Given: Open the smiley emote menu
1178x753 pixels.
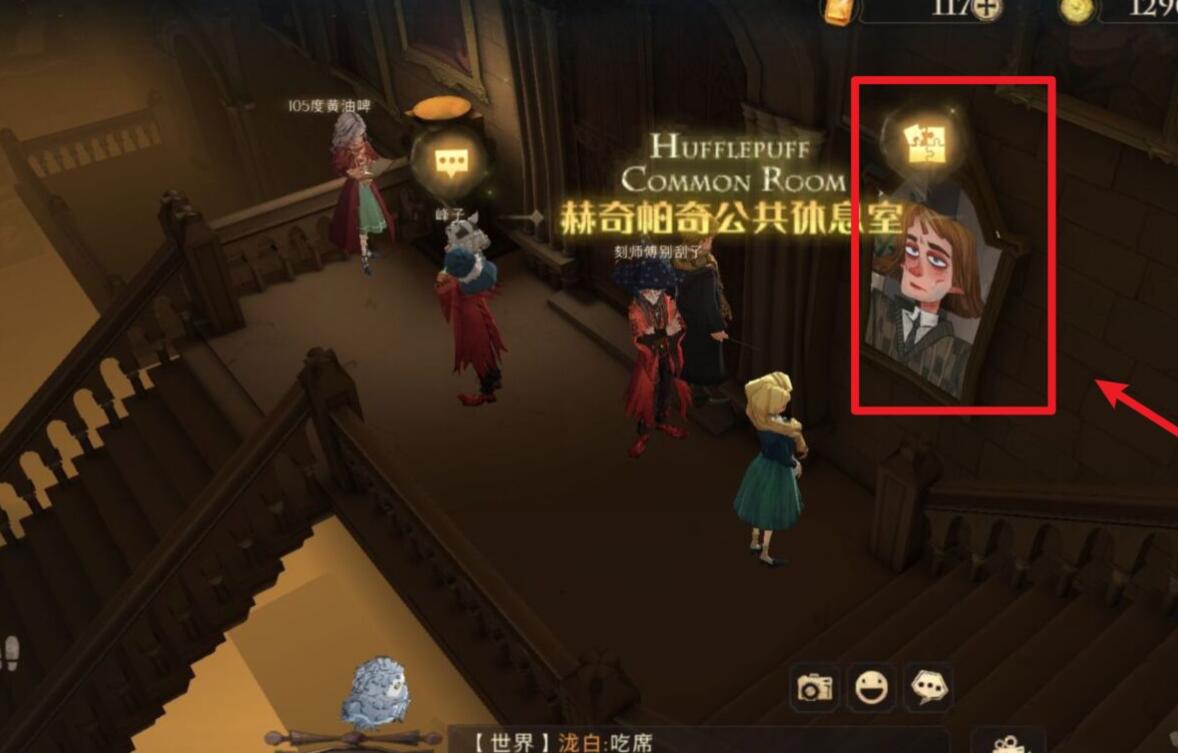Looking at the screenshot, I should point(871,687).
